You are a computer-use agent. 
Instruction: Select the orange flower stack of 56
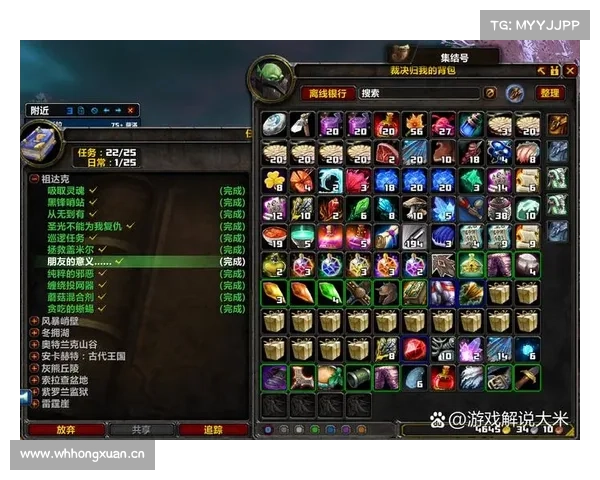[415, 124]
